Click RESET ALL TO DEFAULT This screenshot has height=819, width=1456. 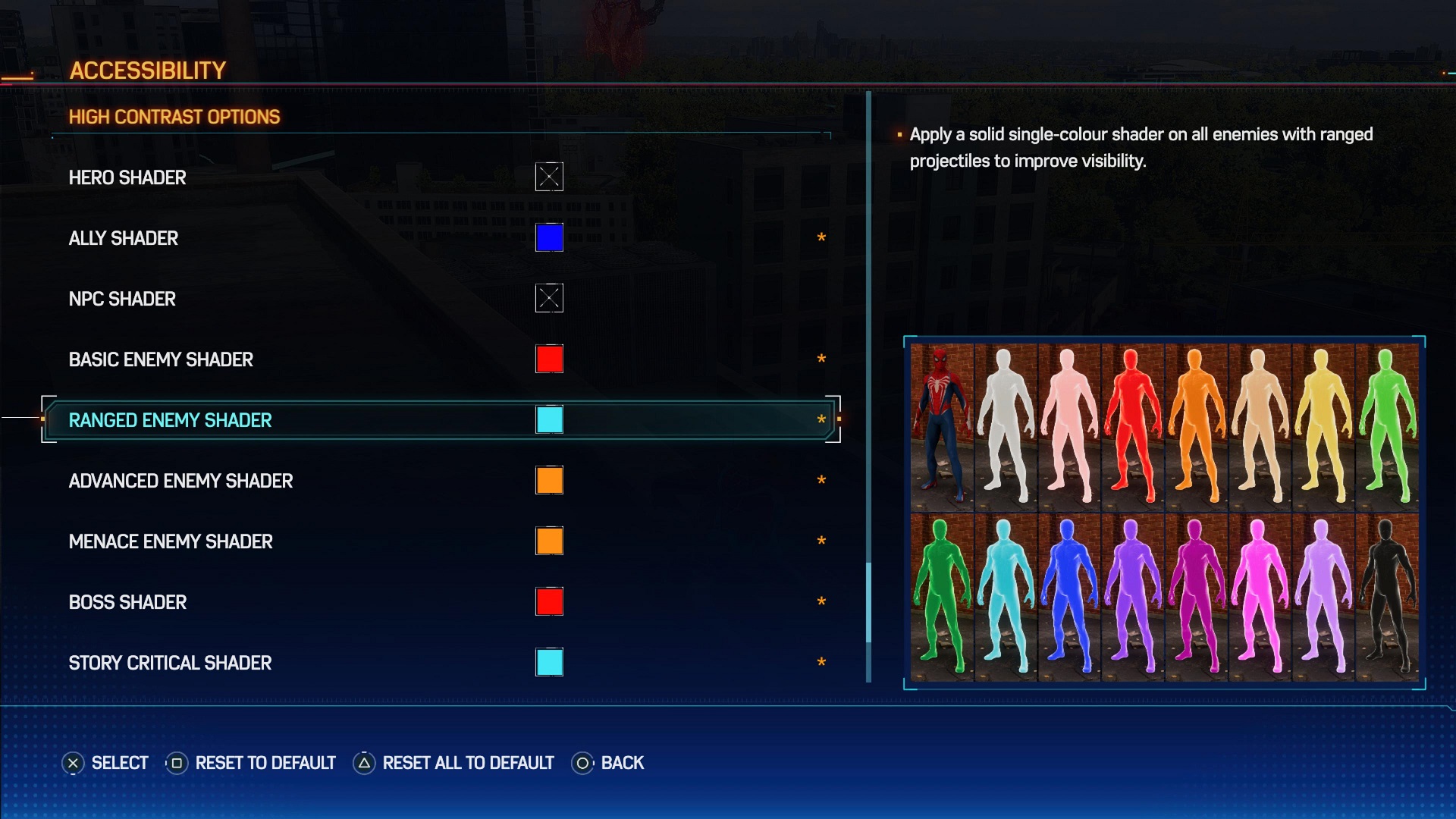click(467, 763)
